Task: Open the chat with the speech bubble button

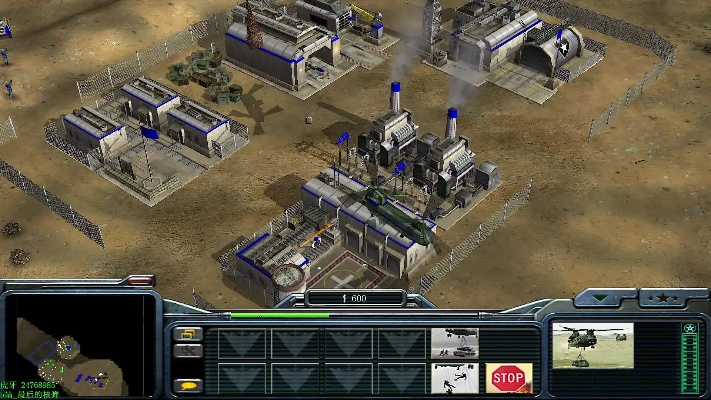Action: [x=187, y=385]
